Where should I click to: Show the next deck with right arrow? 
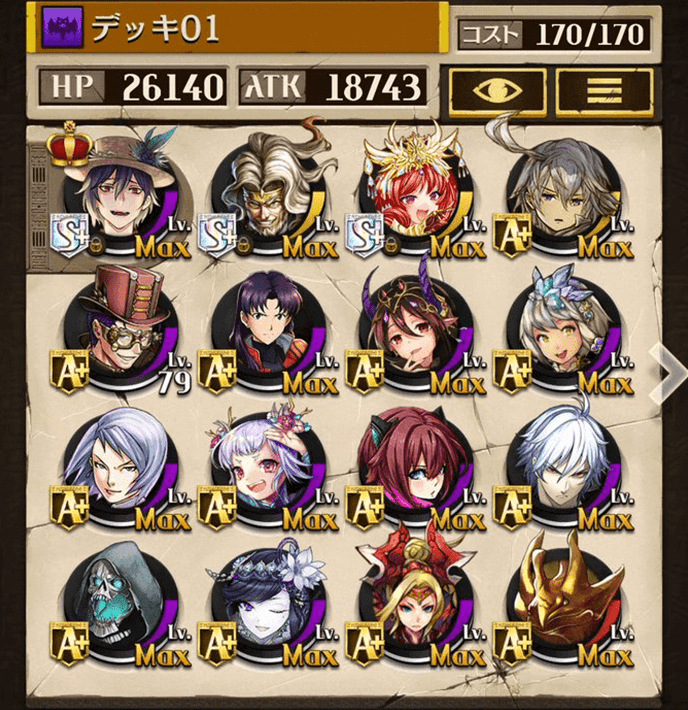click(x=666, y=371)
